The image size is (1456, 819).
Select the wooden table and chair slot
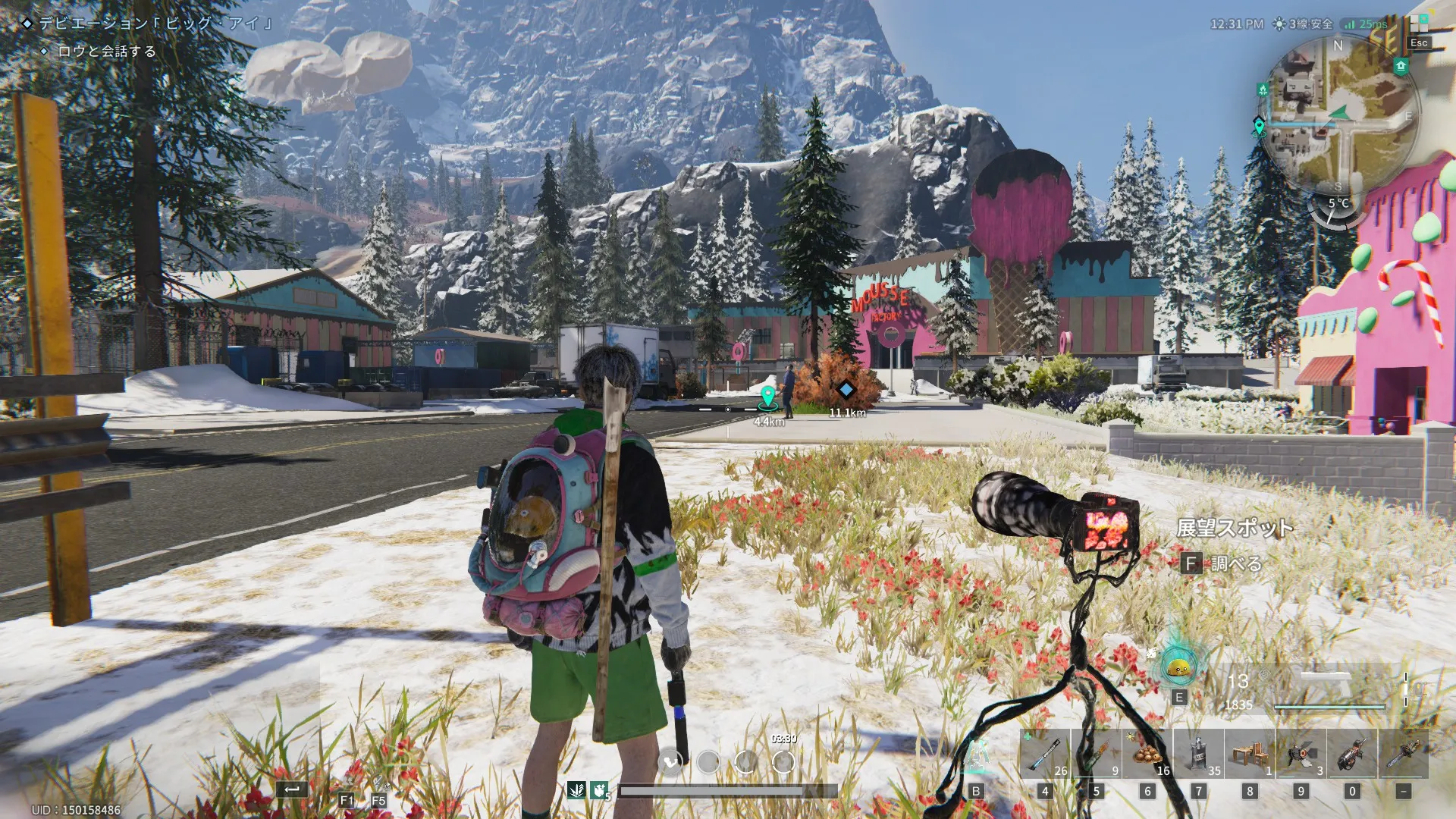(1250, 755)
